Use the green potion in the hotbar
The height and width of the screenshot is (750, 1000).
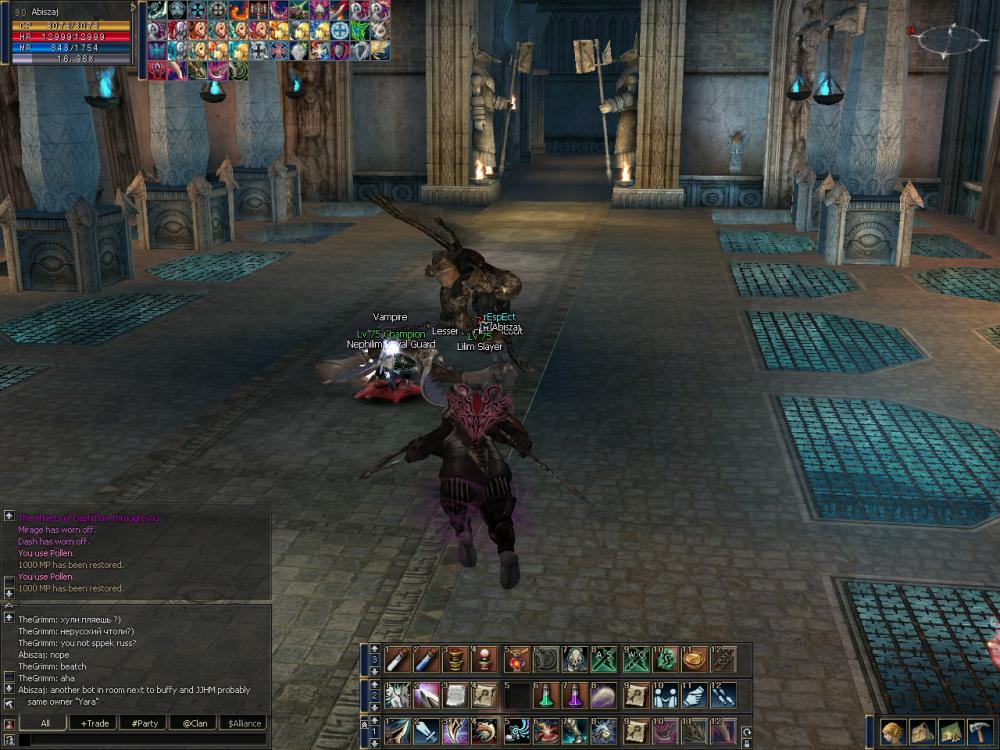(x=545, y=695)
